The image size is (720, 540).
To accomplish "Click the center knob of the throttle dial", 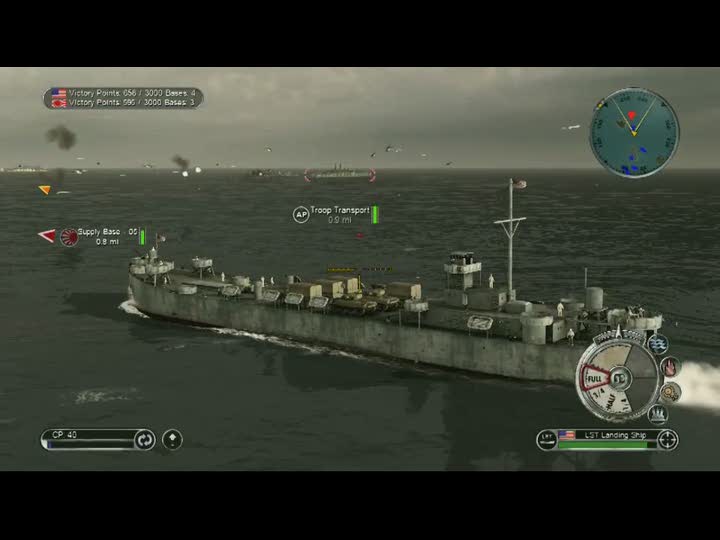I will tap(621, 378).
